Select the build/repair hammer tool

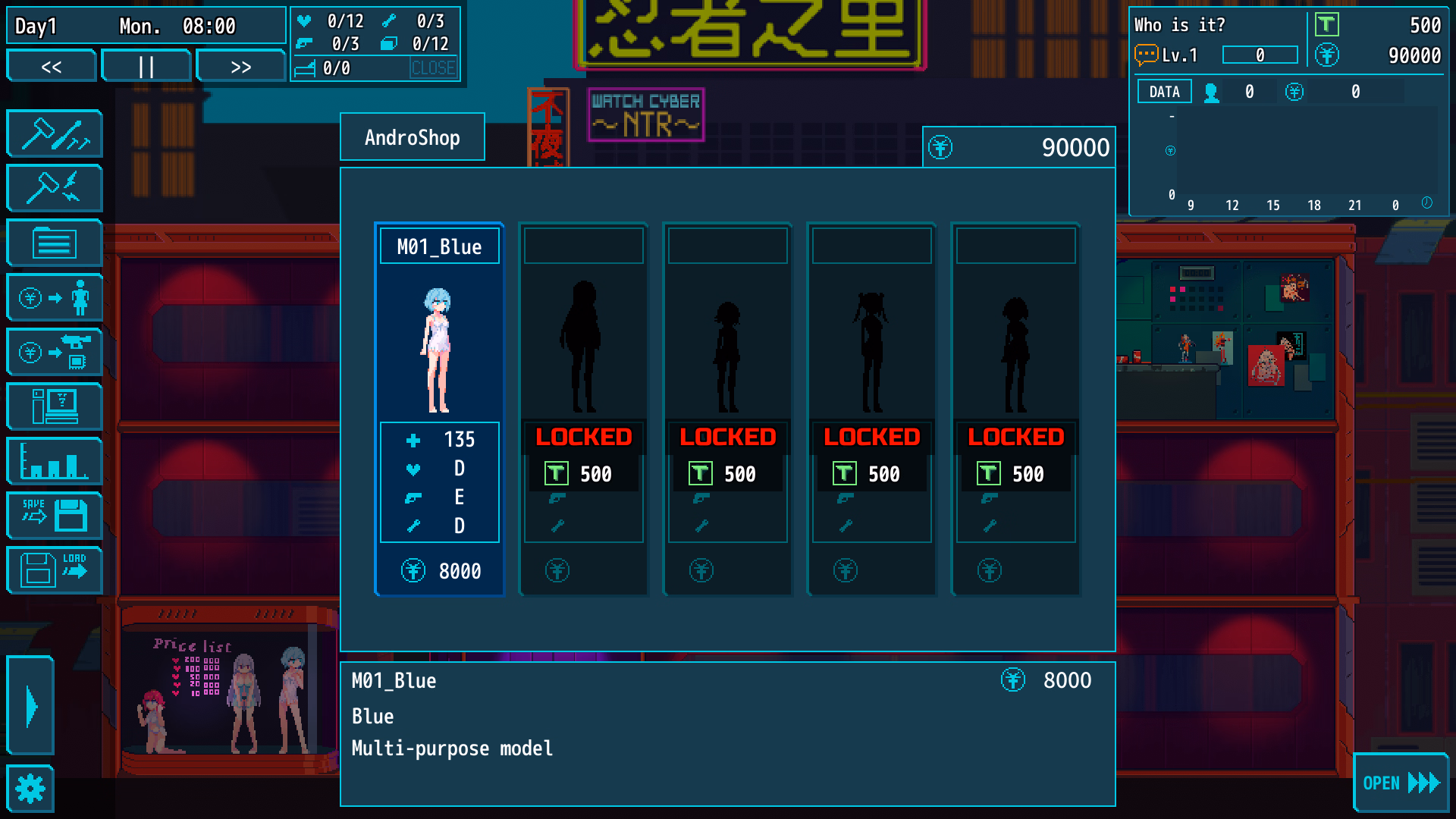[54, 133]
